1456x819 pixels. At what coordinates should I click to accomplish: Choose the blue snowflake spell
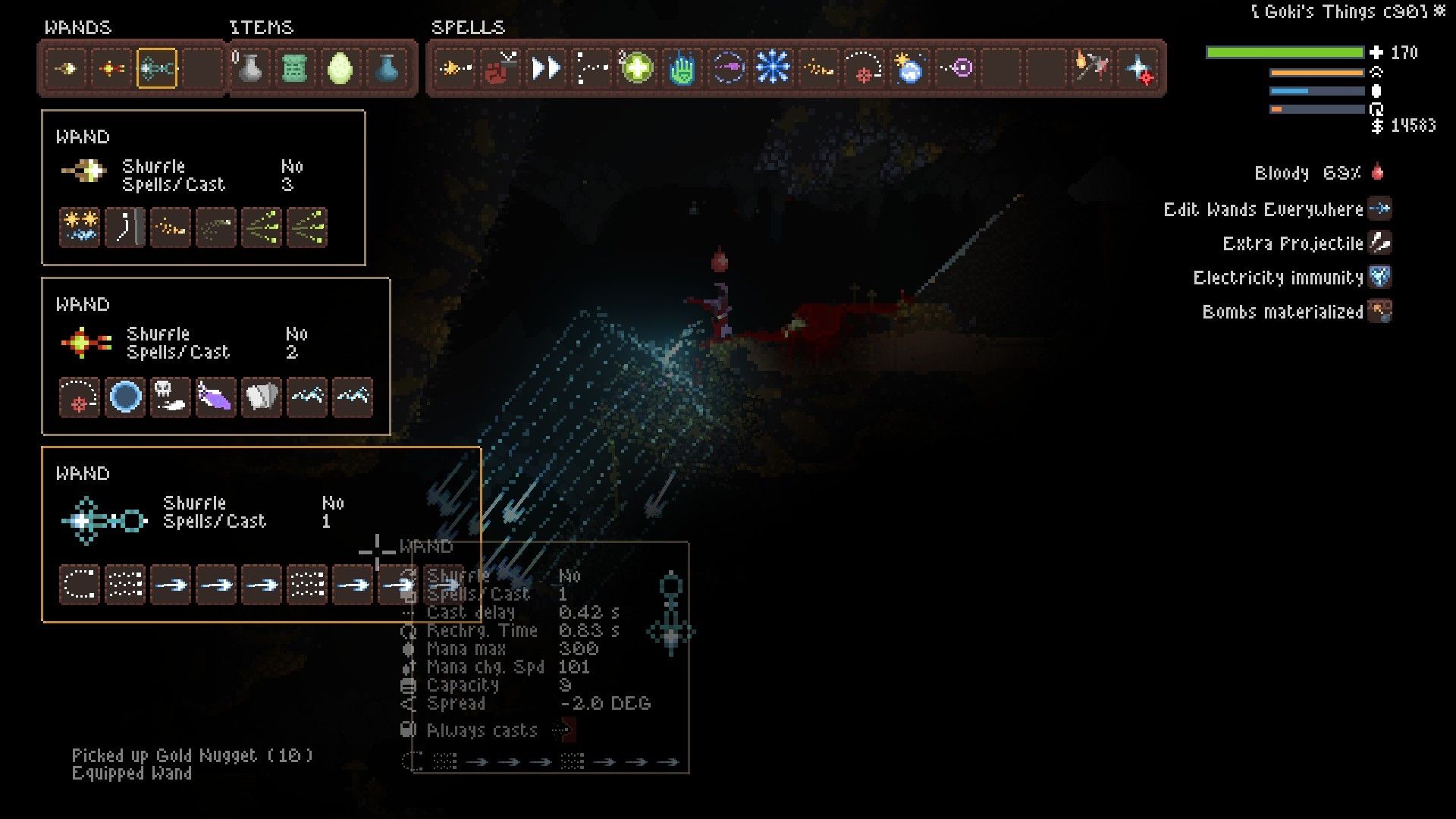(x=773, y=69)
